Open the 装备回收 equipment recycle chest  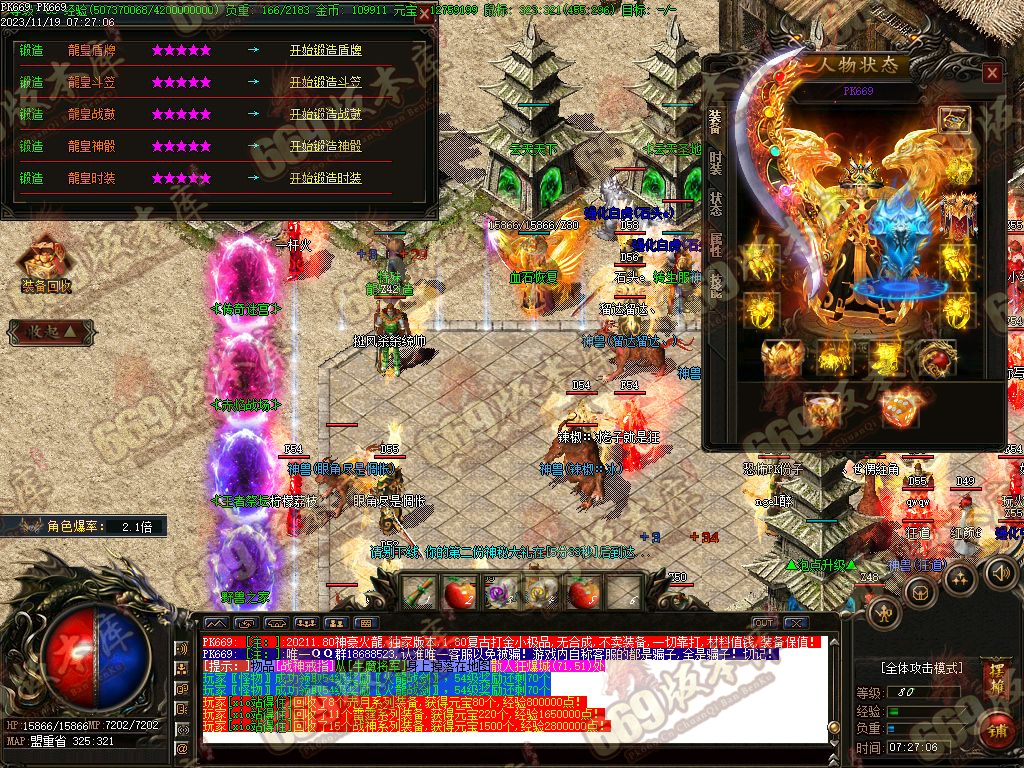(45, 263)
